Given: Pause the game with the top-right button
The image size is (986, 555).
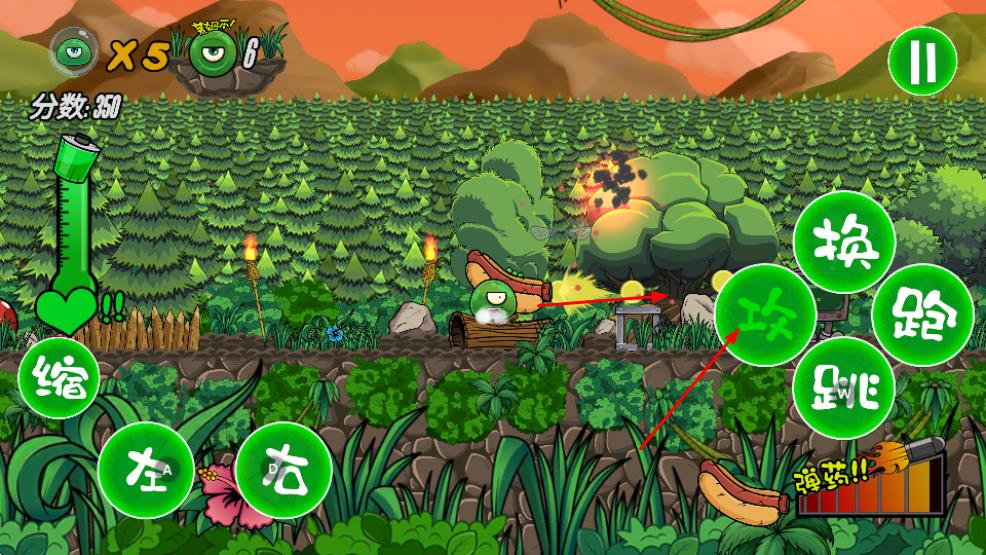Looking at the screenshot, I should coord(922,61).
